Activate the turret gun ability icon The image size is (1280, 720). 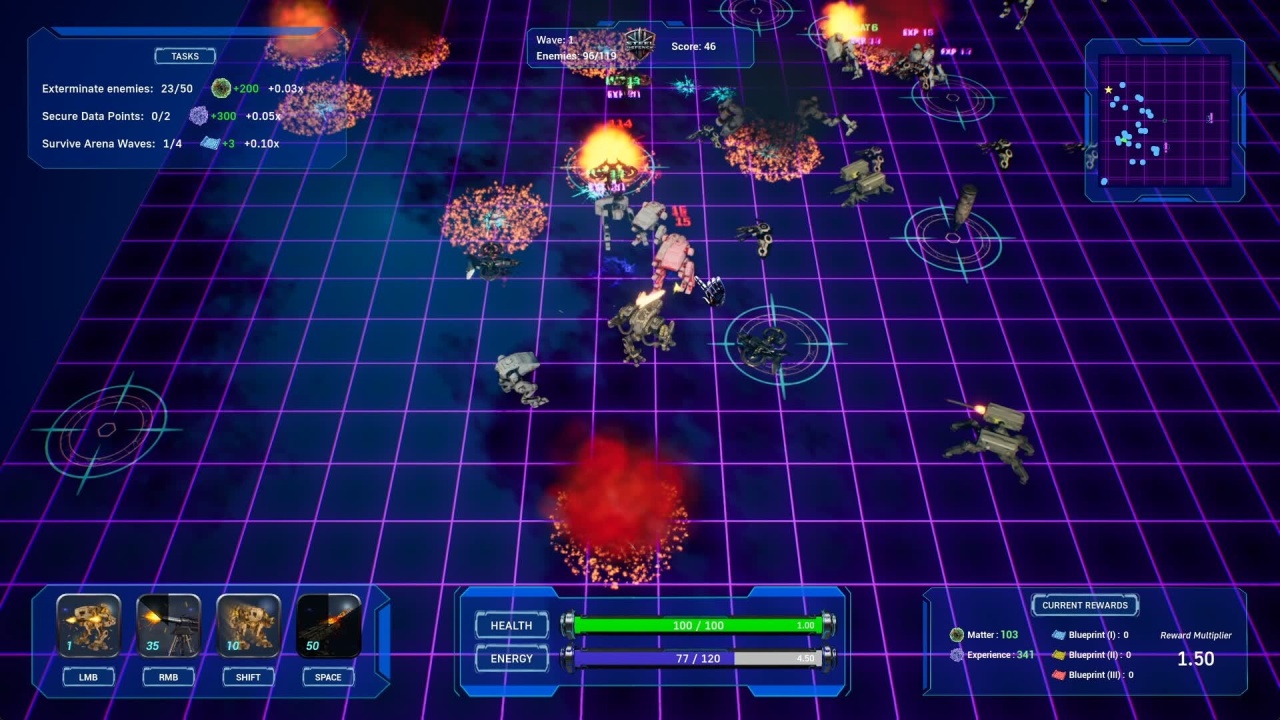(168, 626)
